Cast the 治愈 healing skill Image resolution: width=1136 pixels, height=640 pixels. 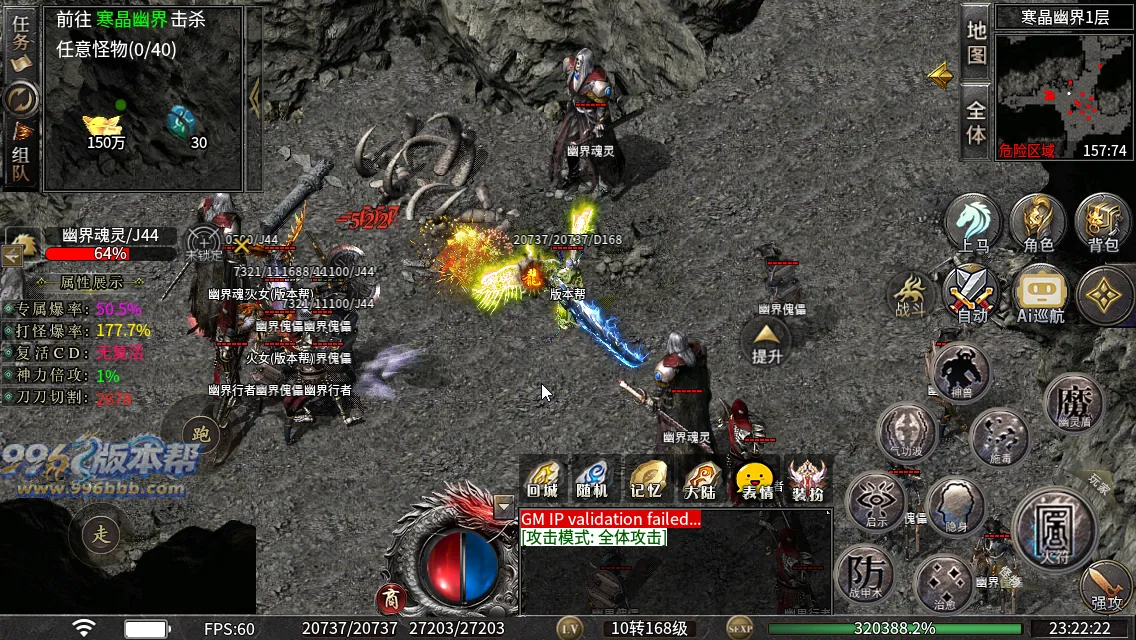[x=944, y=584]
